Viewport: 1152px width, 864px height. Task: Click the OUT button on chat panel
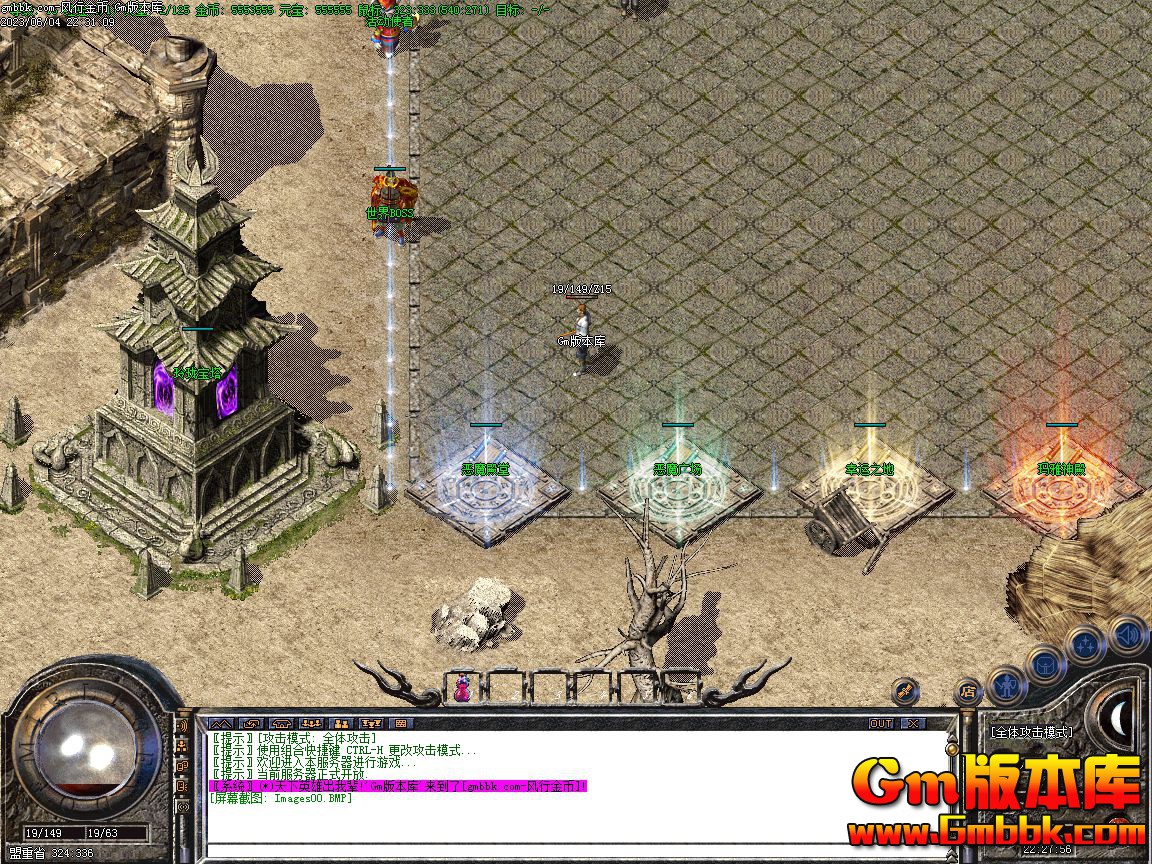pyautogui.click(x=880, y=723)
